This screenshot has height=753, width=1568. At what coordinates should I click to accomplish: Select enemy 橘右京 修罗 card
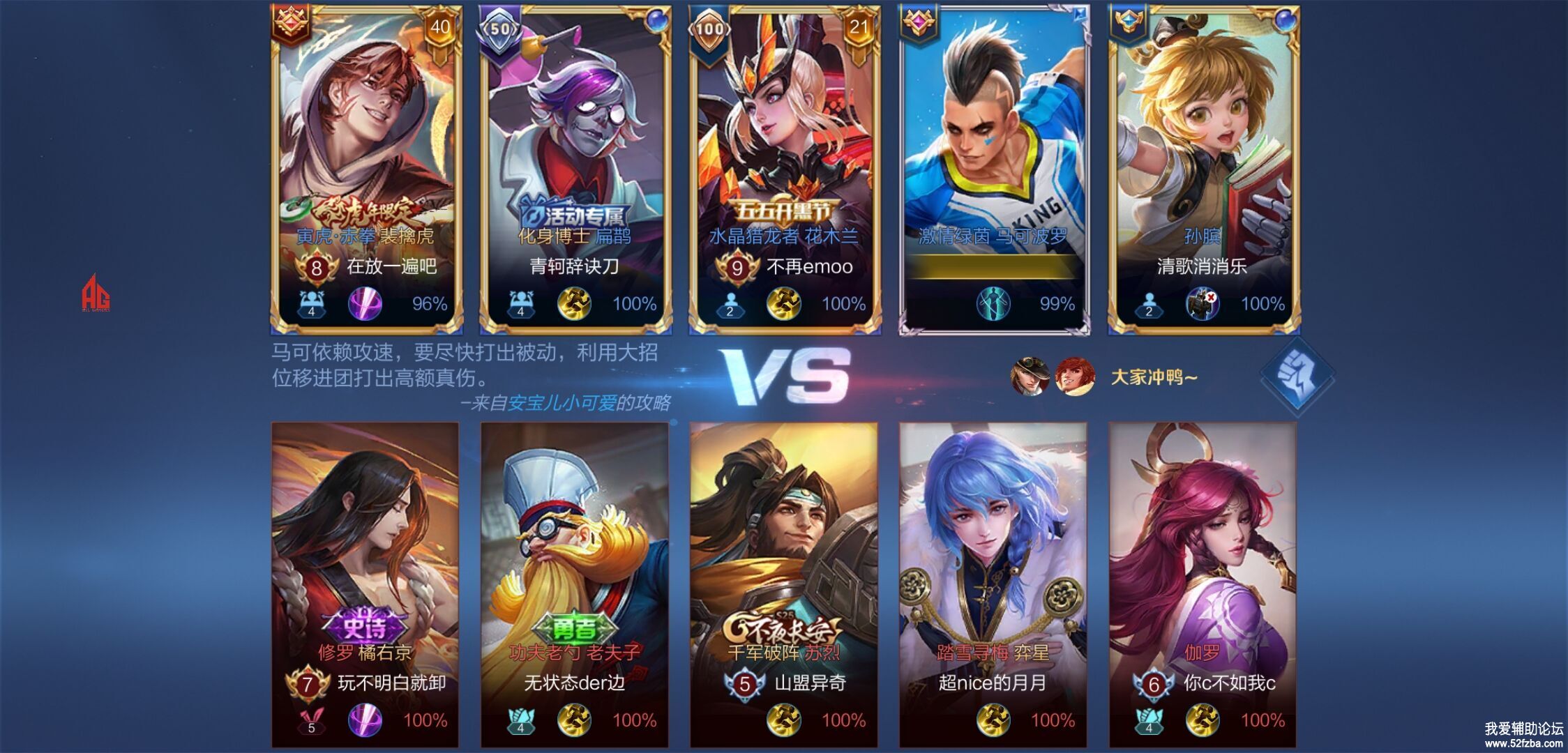click(365, 584)
